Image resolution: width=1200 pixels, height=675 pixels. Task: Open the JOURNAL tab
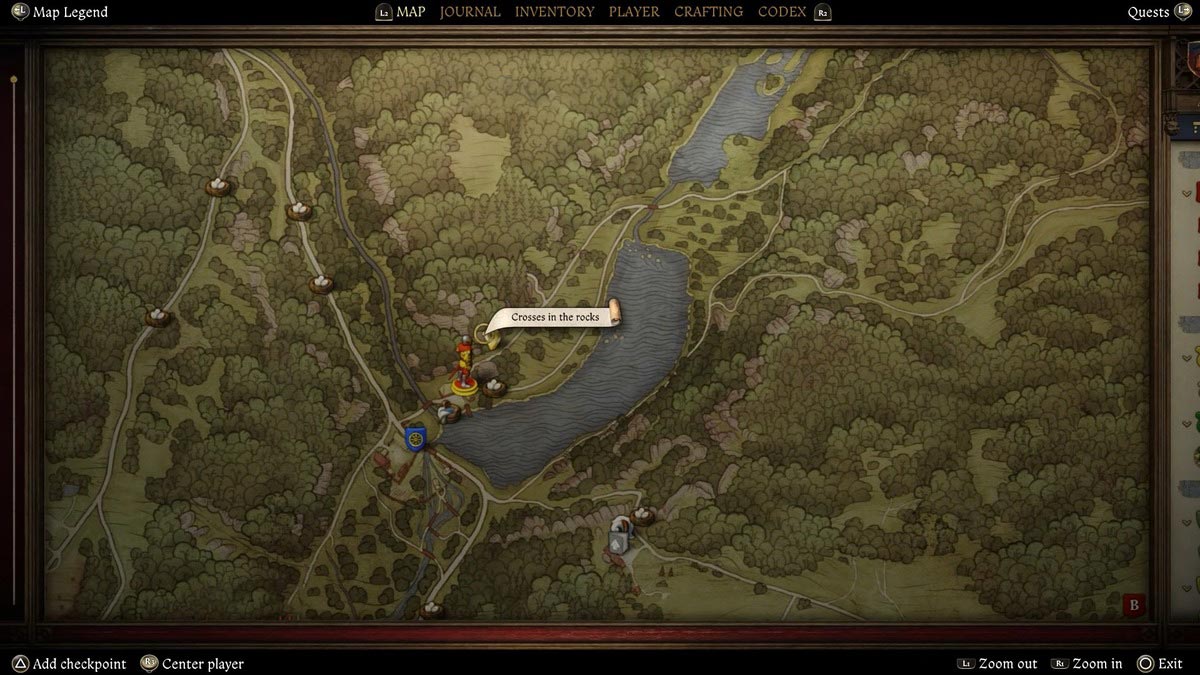pos(470,12)
